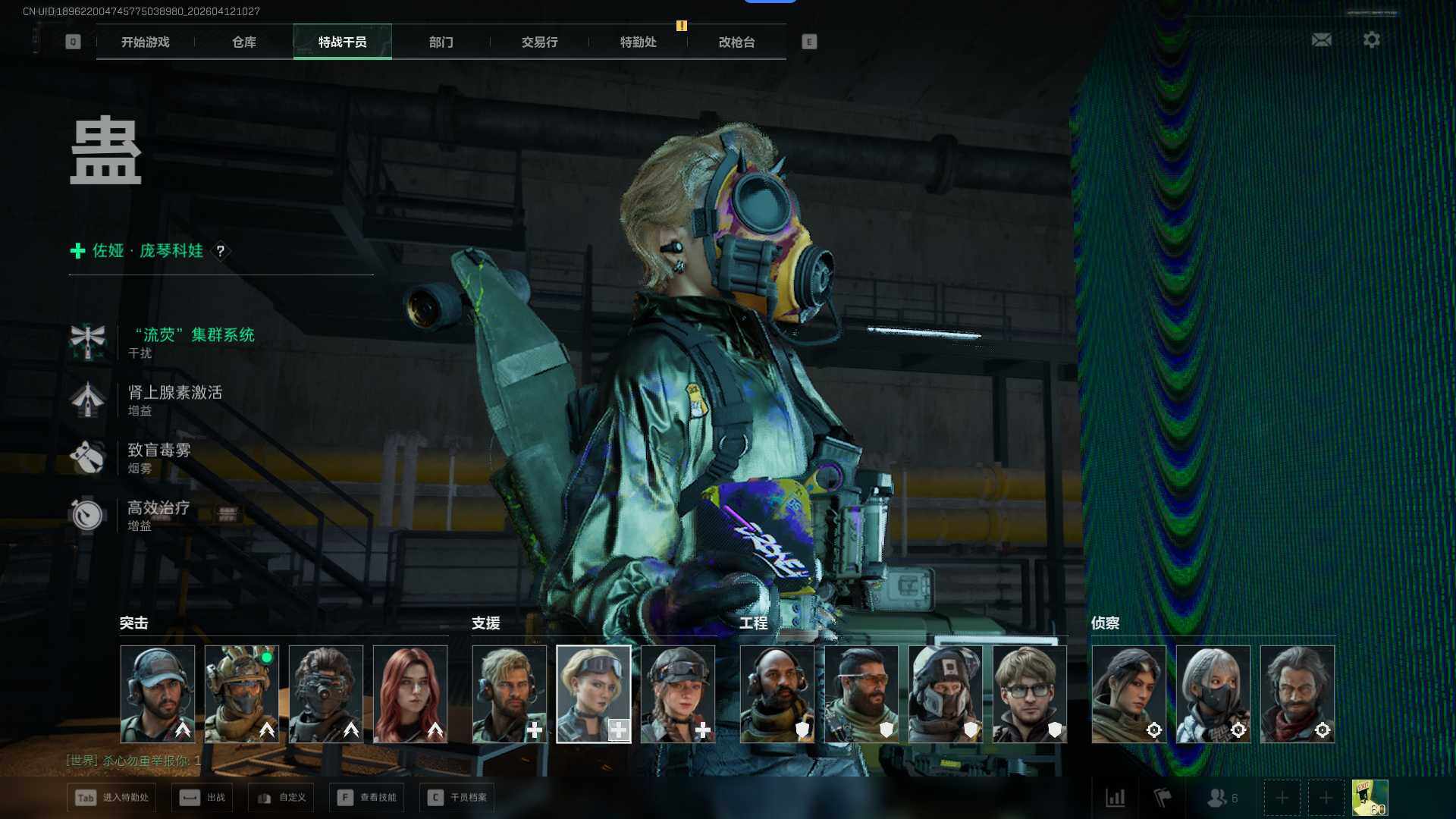
Task: Open the 特勤处 tab
Action: [x=638, y=42]
